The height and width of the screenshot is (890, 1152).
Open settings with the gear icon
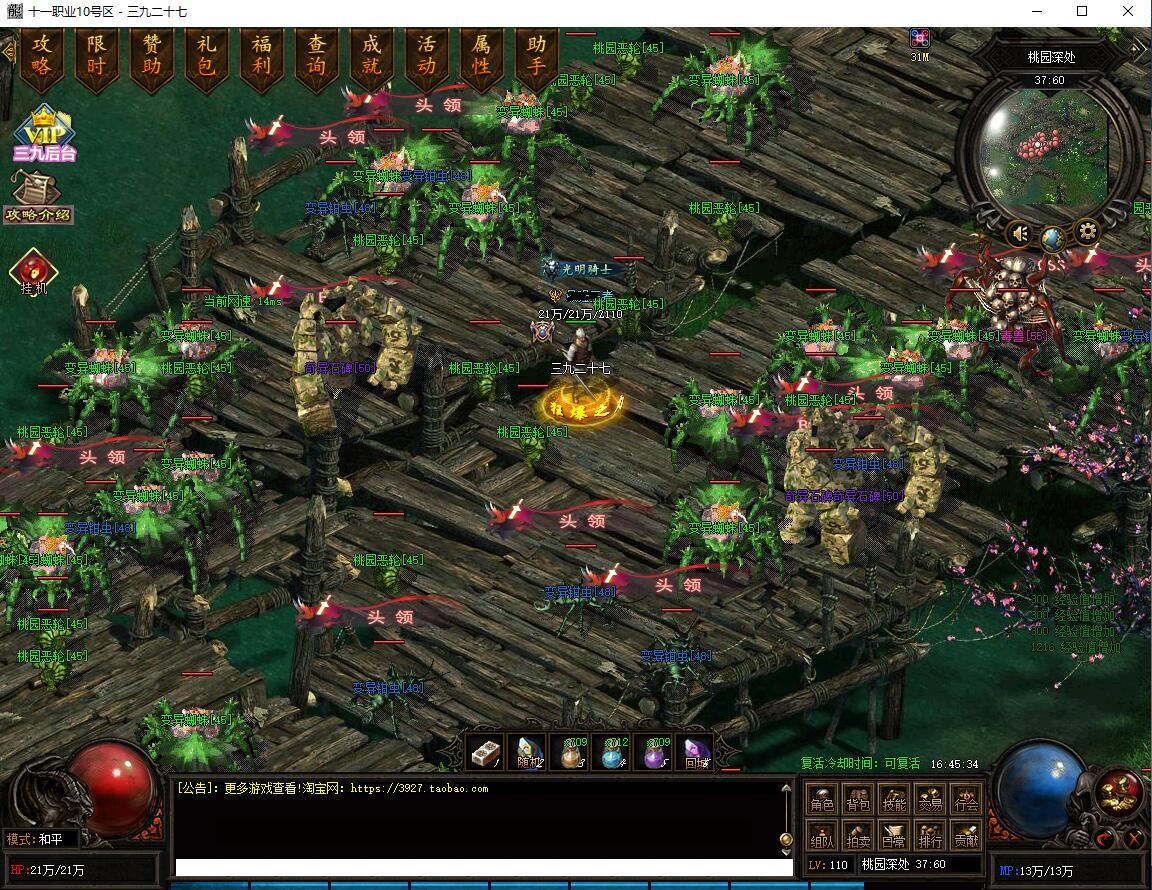pyautogui.click(x=1087, y=233)
